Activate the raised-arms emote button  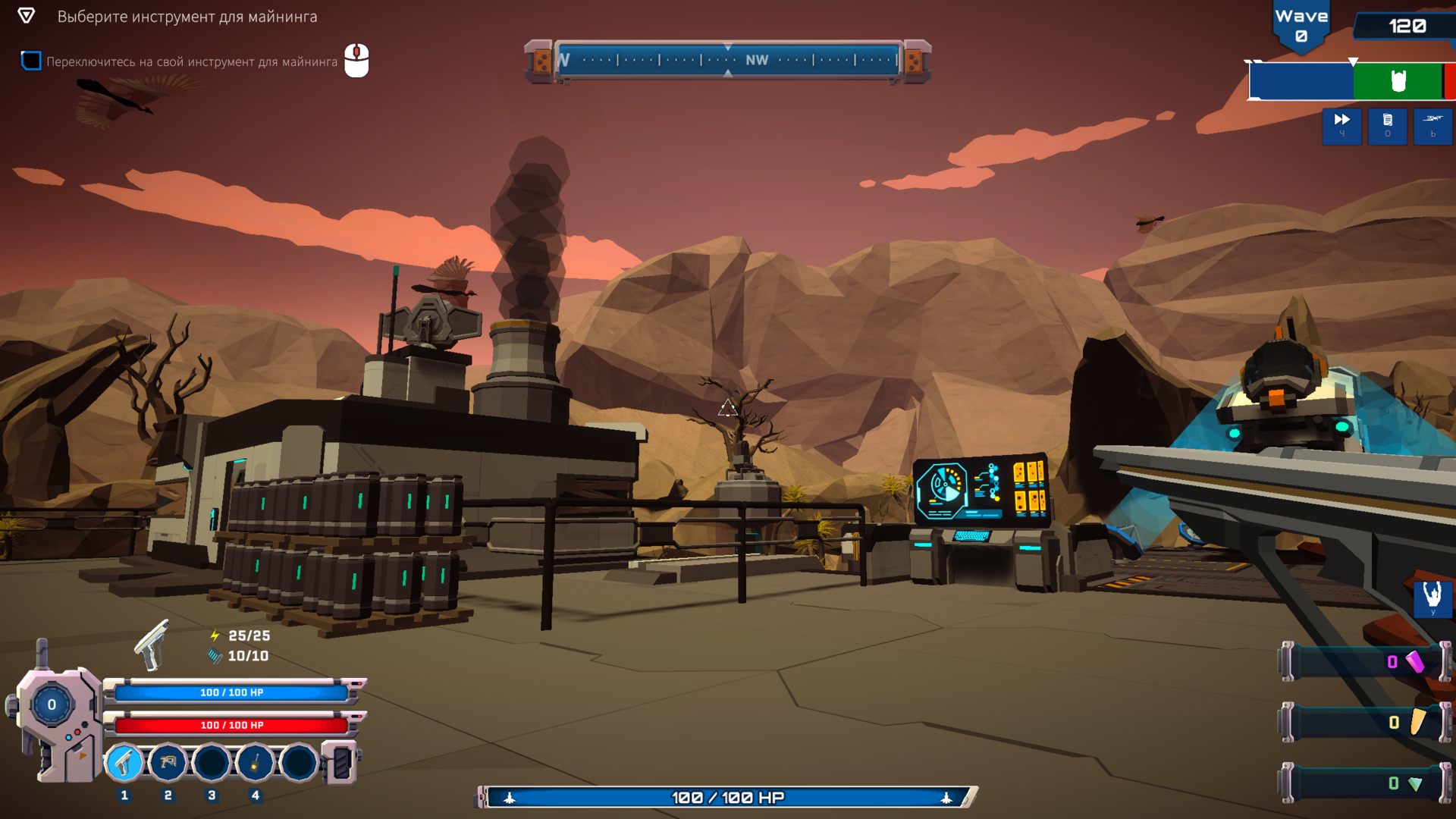coord(1432,598)
